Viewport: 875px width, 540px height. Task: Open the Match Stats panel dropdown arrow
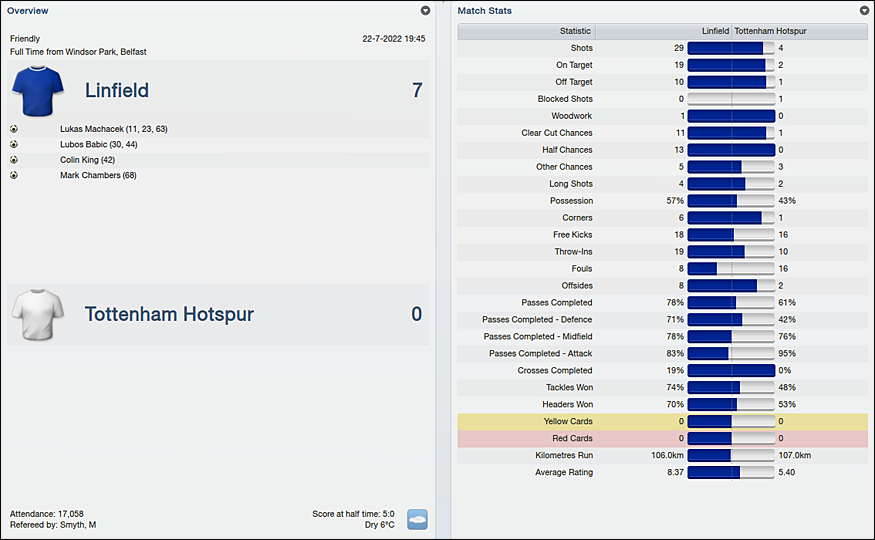point(864,10)
